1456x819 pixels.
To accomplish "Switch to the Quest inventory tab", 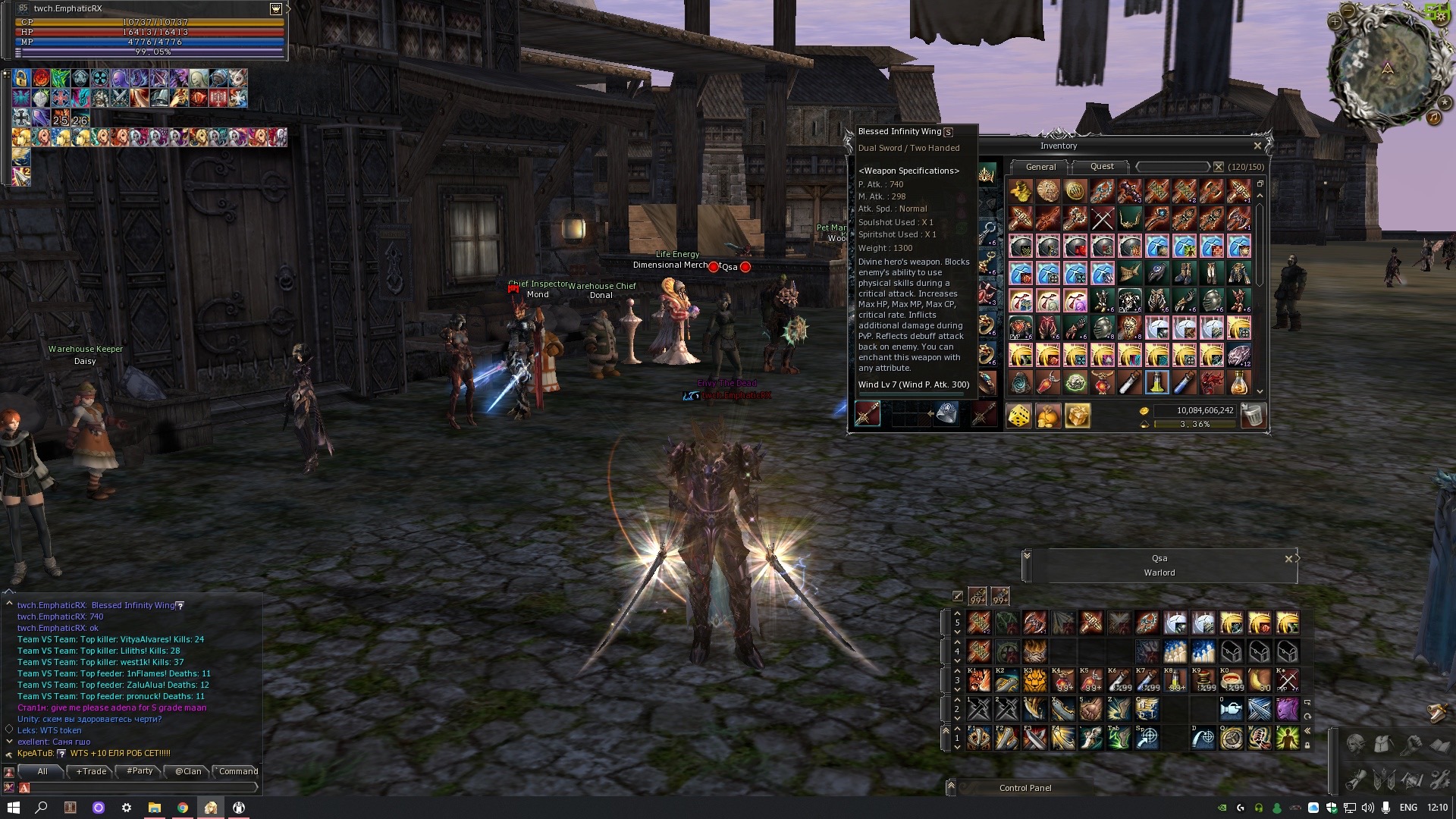I will (x=1102, y=167).
